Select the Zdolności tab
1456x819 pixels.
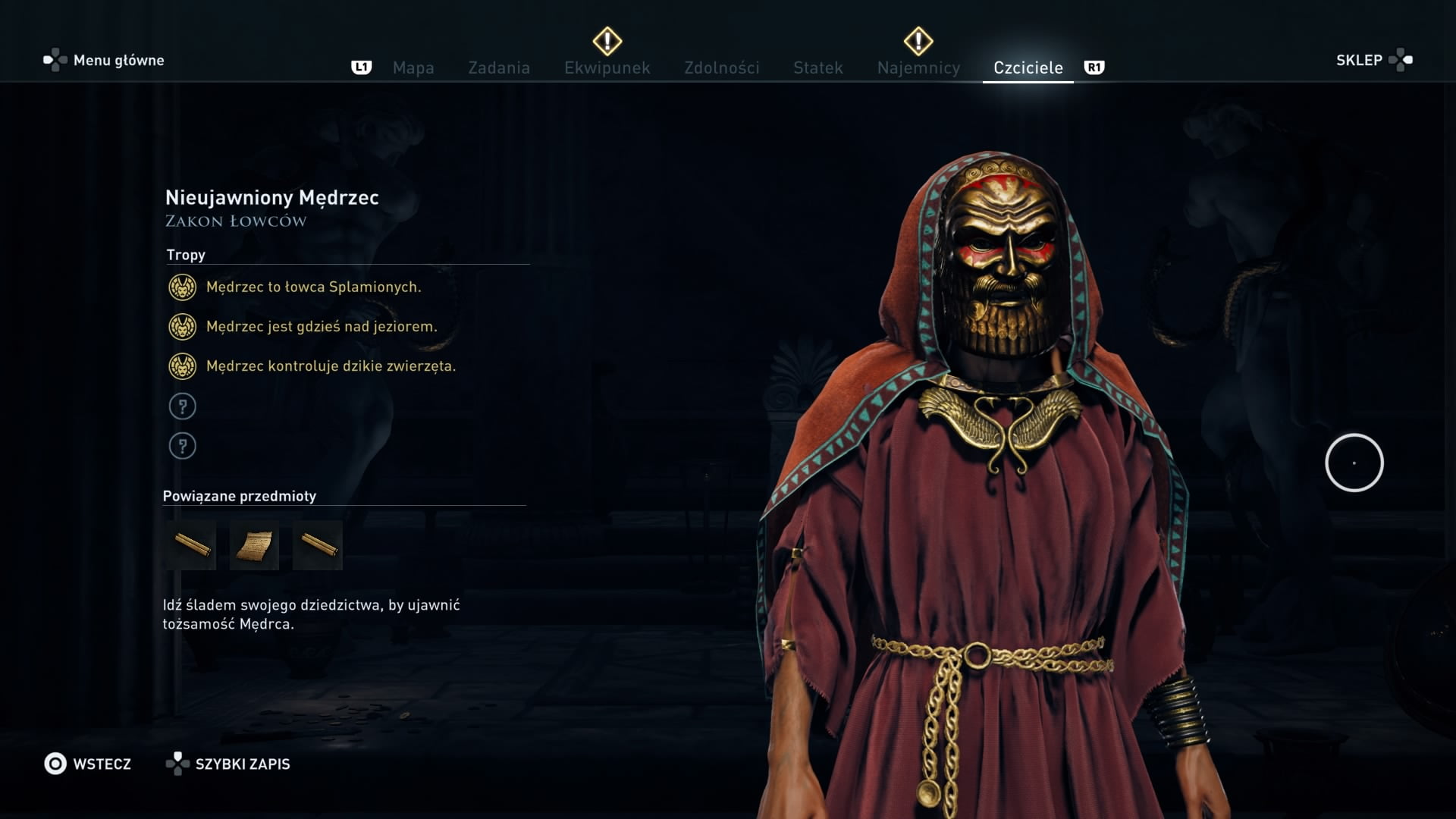coord(721,67)
